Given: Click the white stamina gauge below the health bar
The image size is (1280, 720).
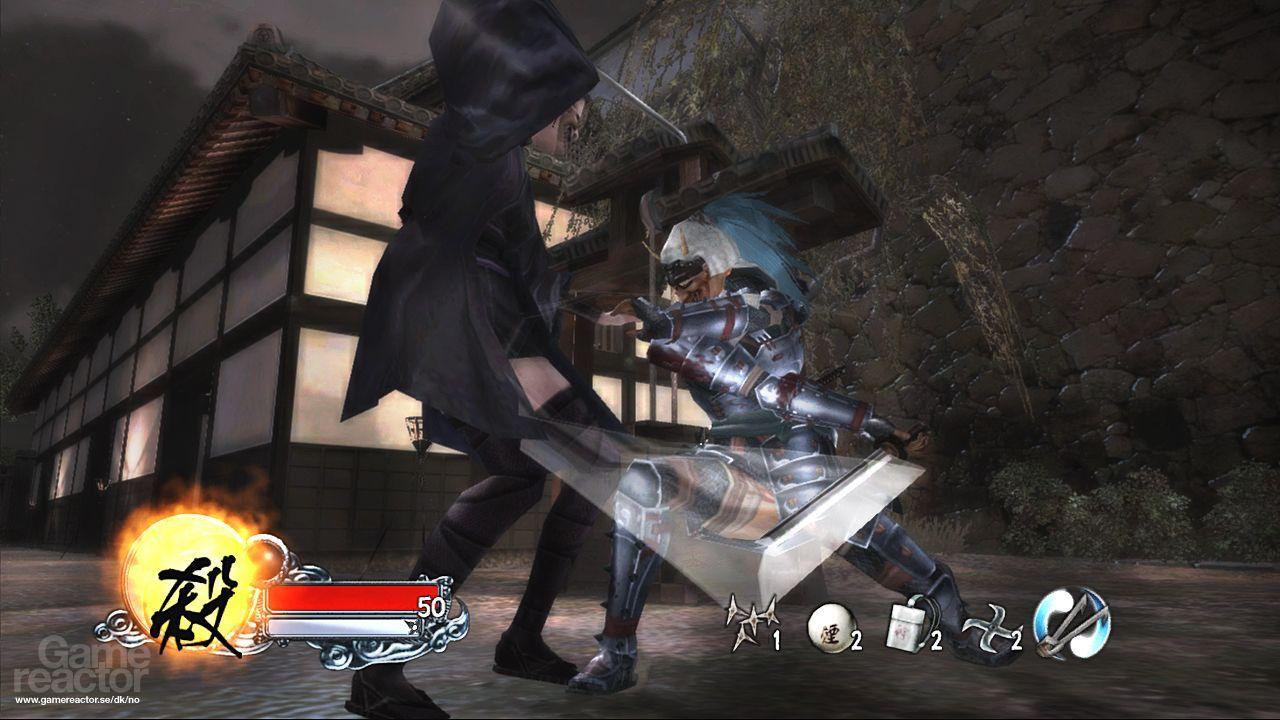Looking at the screenshot, I should 340,627.
